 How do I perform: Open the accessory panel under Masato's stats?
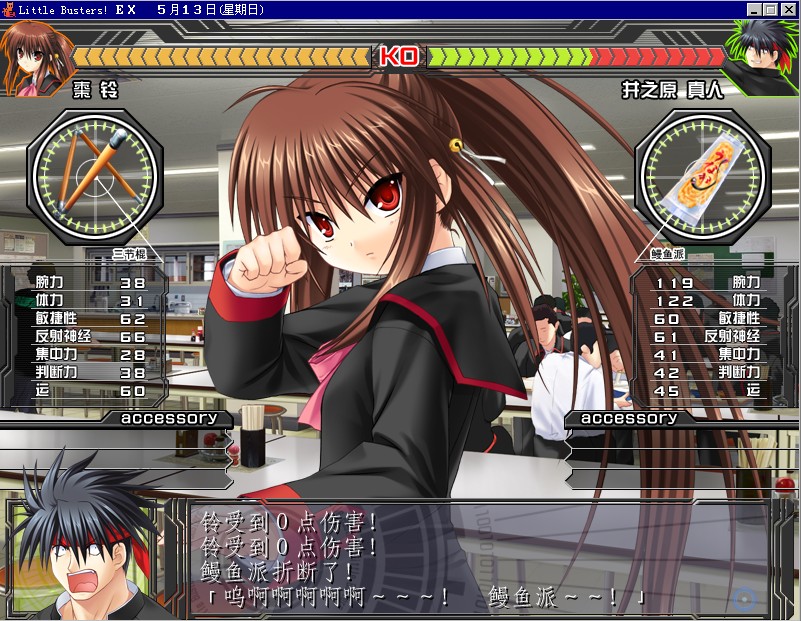(629, 418)
